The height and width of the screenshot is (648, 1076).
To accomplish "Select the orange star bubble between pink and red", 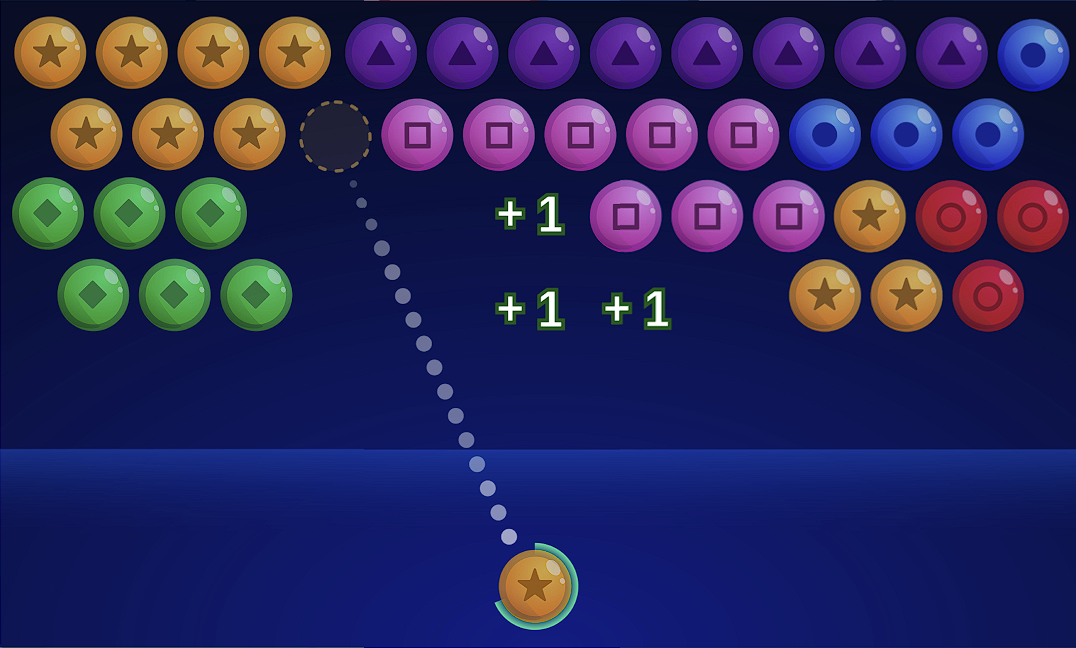I will (x=869, y=216).
